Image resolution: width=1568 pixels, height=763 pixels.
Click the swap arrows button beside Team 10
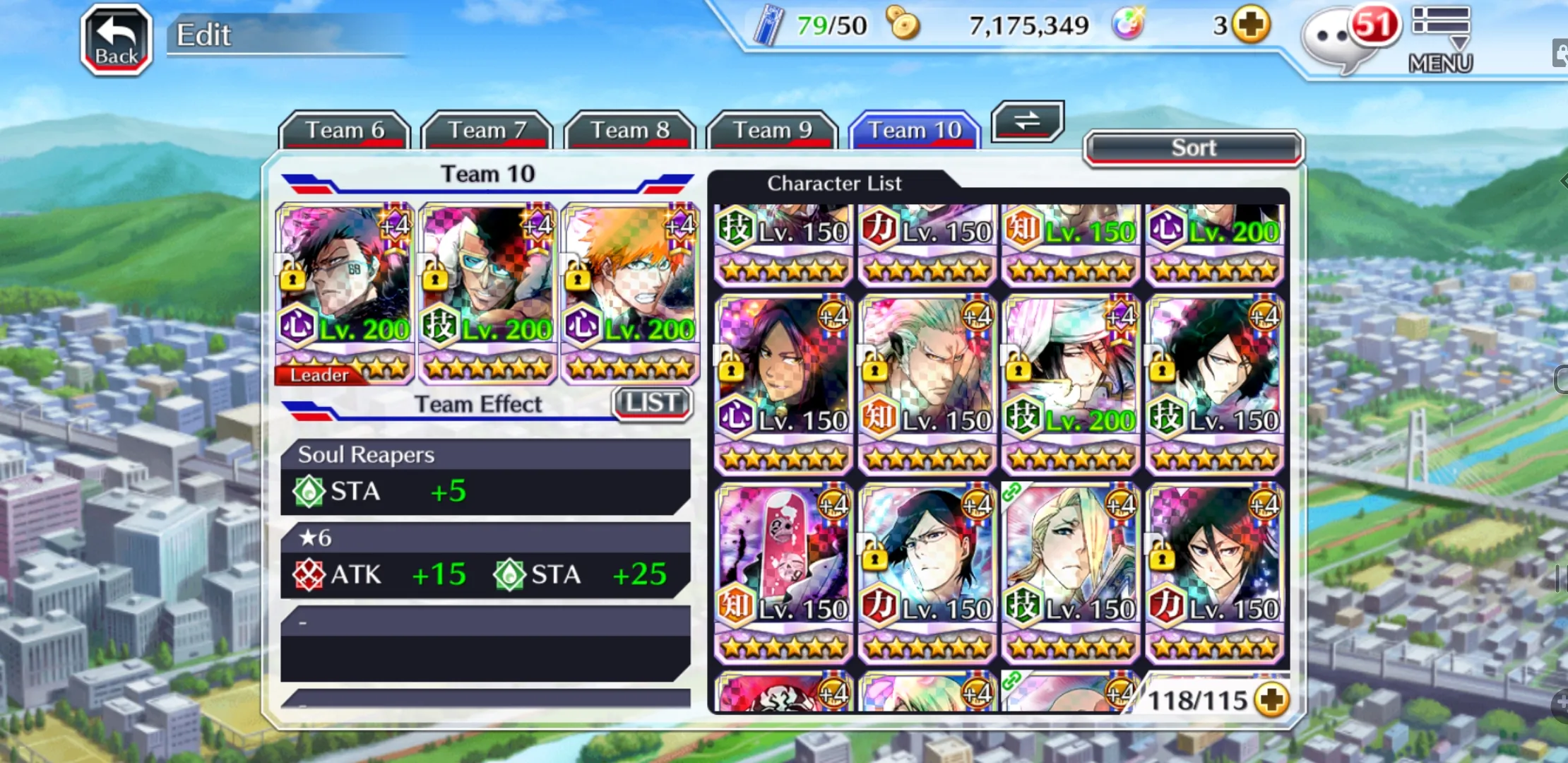coord(1027,121)
